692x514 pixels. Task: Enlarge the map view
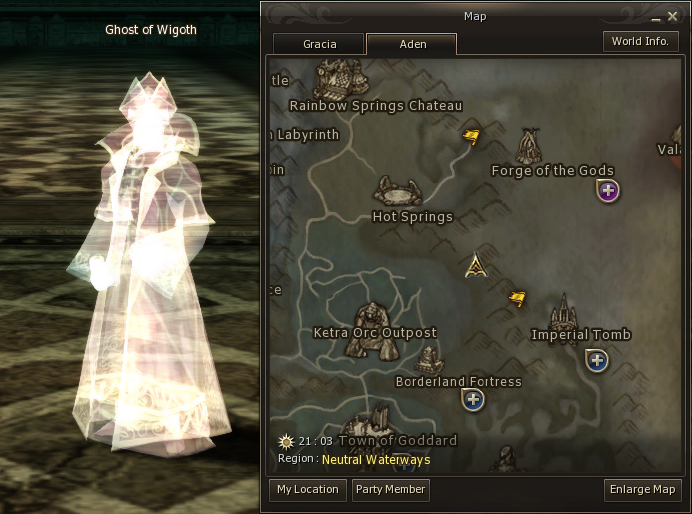(x=643, y=489)
